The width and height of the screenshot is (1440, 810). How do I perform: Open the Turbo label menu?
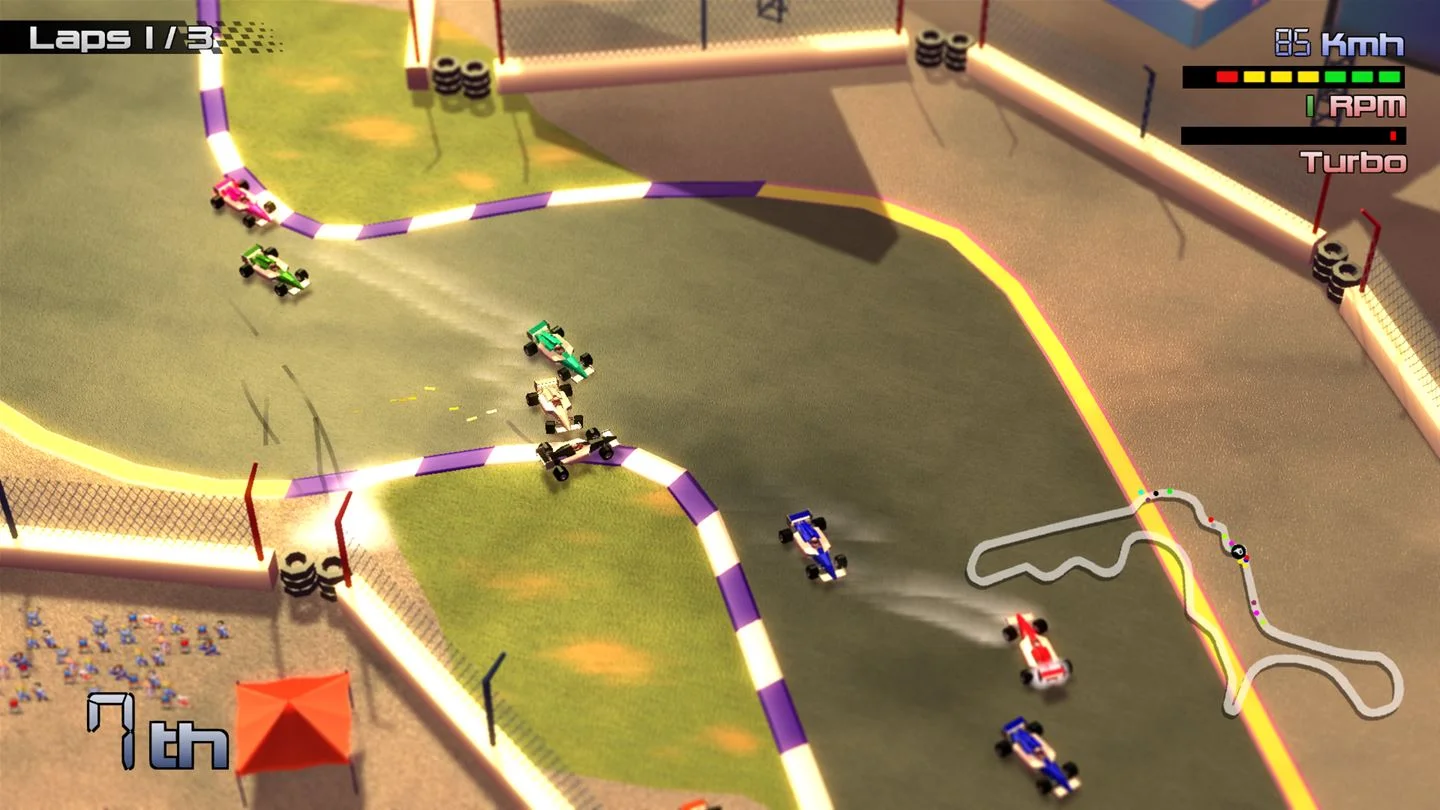(x=1355, y=163)
